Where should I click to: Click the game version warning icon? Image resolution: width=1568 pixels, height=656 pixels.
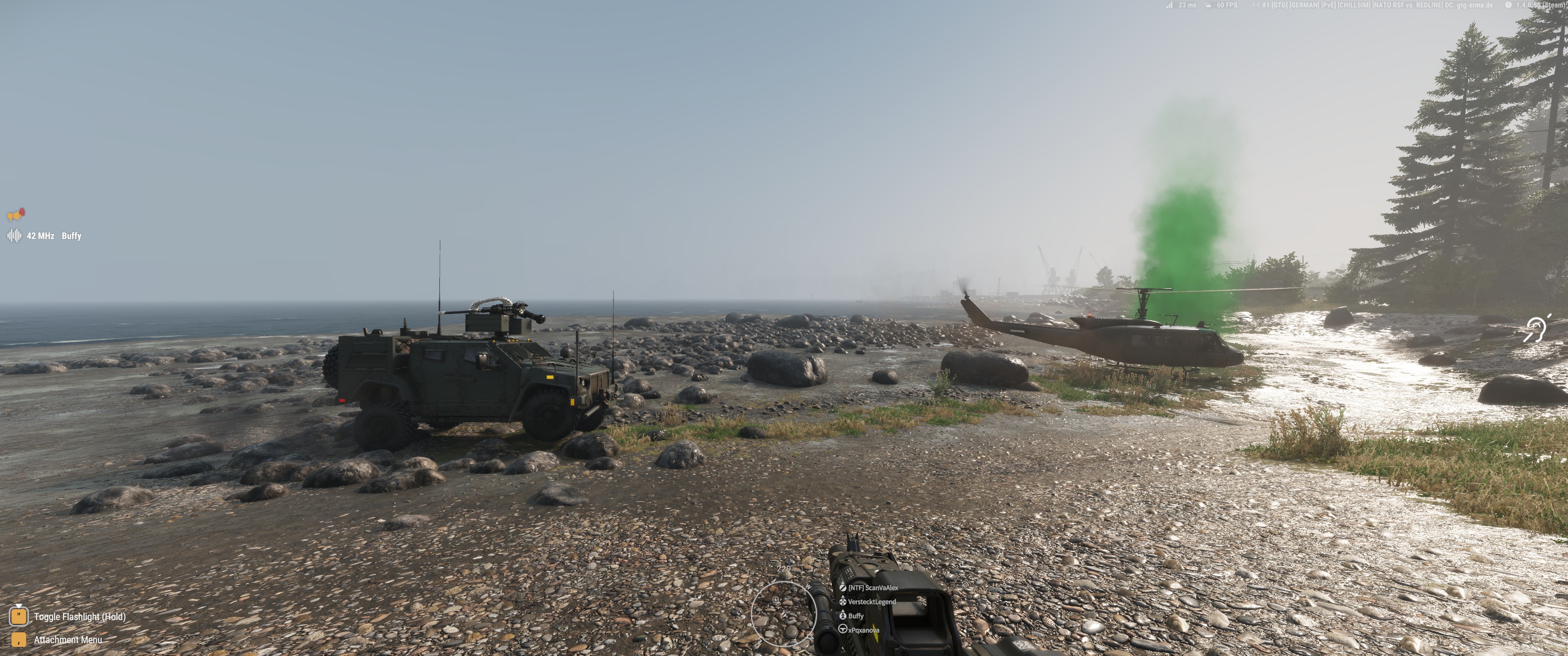(1508, 5)
